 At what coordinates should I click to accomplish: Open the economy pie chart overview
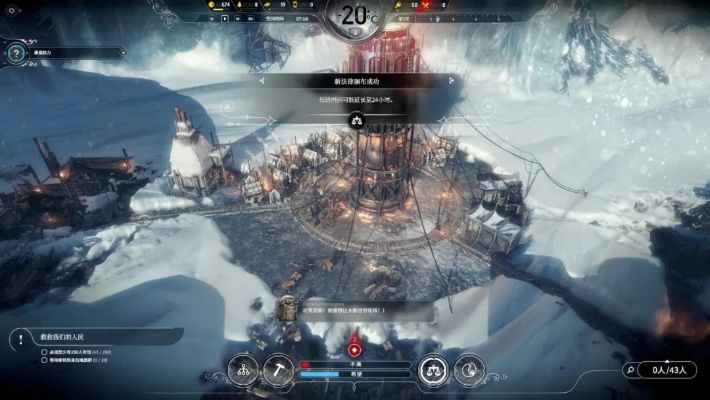[x=470, y=370]
